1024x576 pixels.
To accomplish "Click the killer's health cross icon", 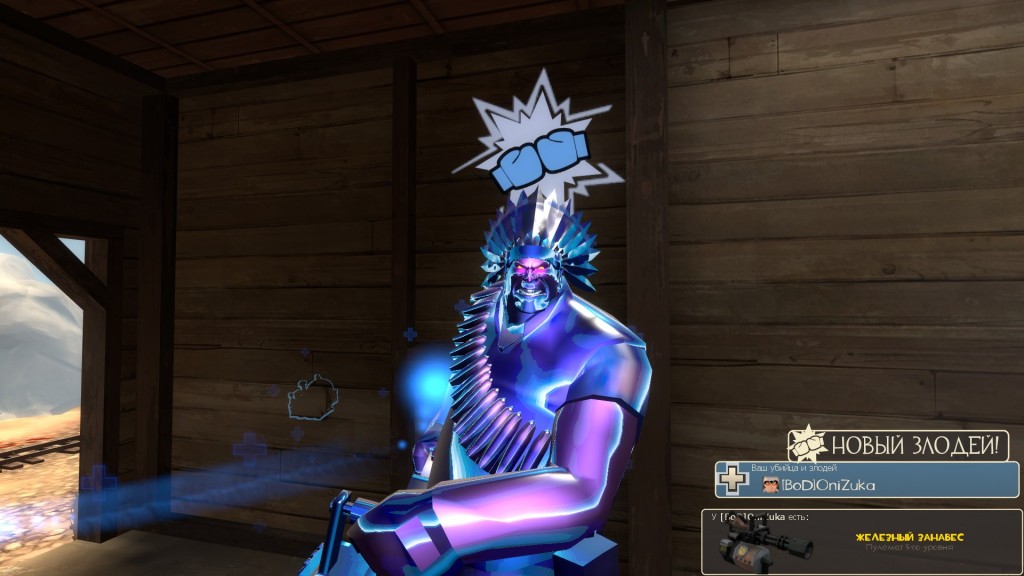I will 734,480.
